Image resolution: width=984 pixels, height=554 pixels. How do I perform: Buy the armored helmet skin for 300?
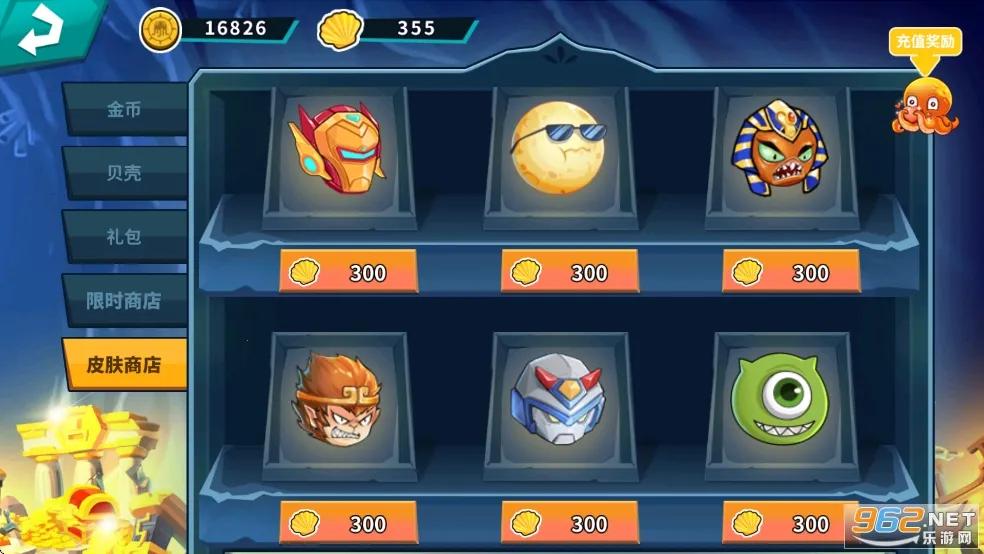coord(348,272)
